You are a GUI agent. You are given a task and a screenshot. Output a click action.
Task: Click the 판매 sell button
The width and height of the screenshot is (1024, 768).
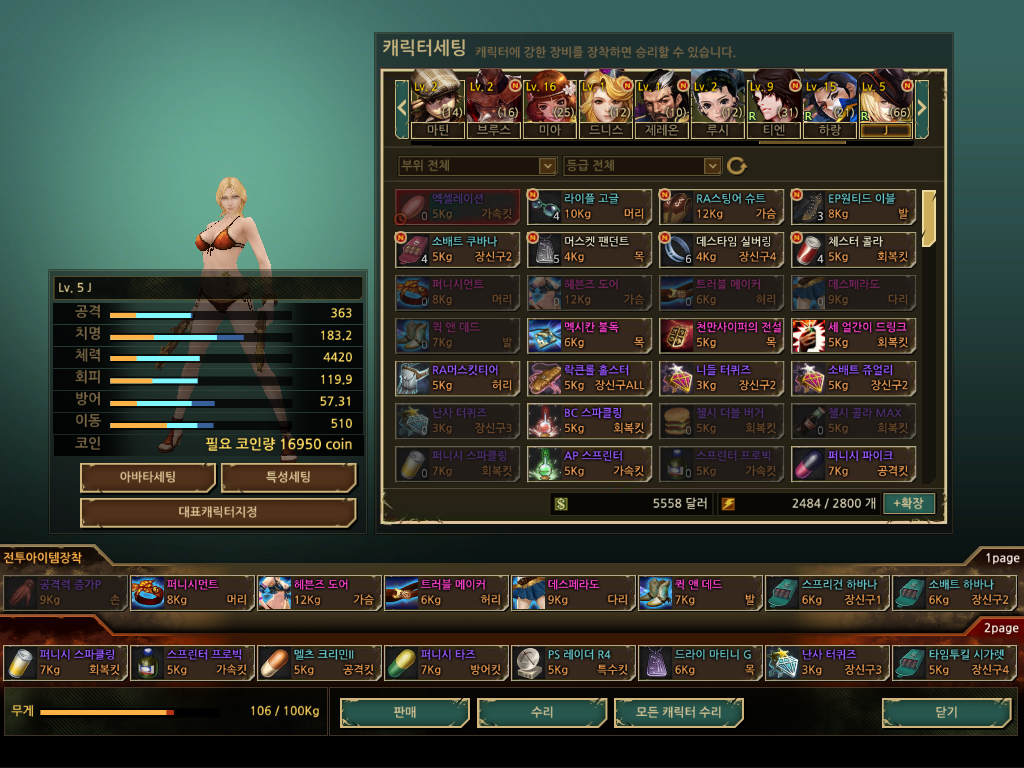405,712
